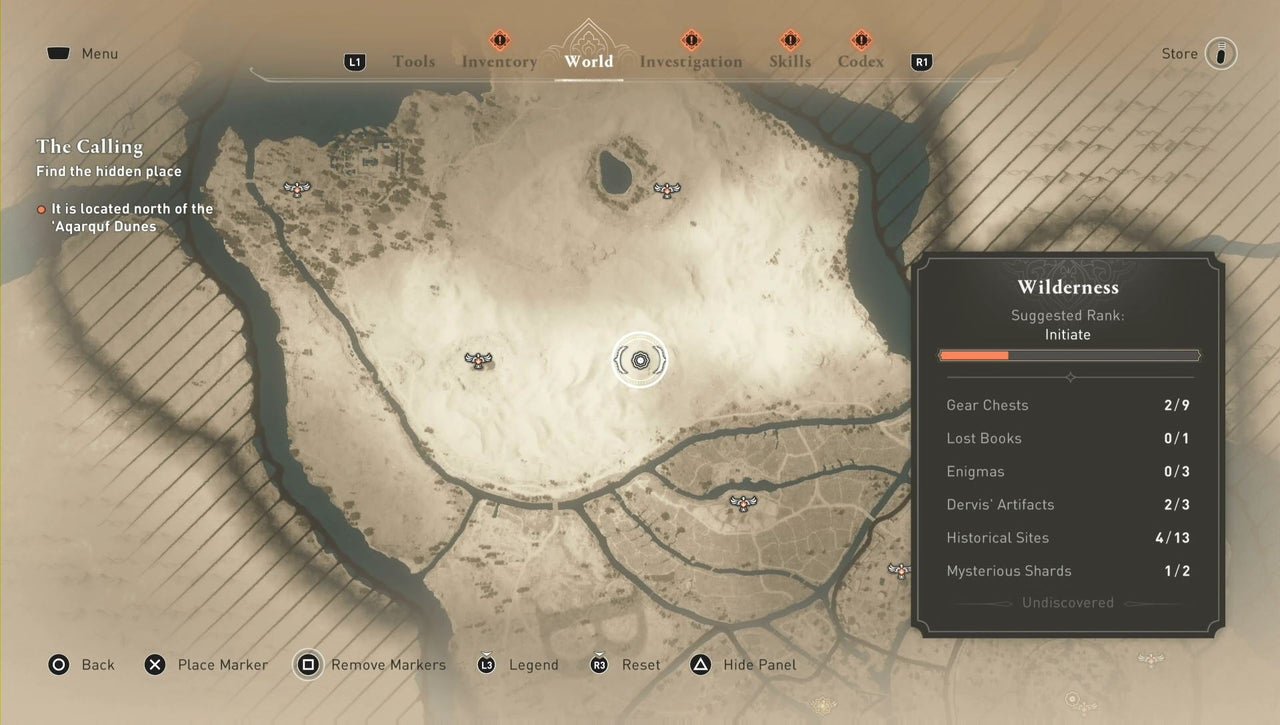This screenshot has width=1280, height=725.
Task: Click the alert badge above Investigation
Action: pyautogui.click(x=690, y=42)
